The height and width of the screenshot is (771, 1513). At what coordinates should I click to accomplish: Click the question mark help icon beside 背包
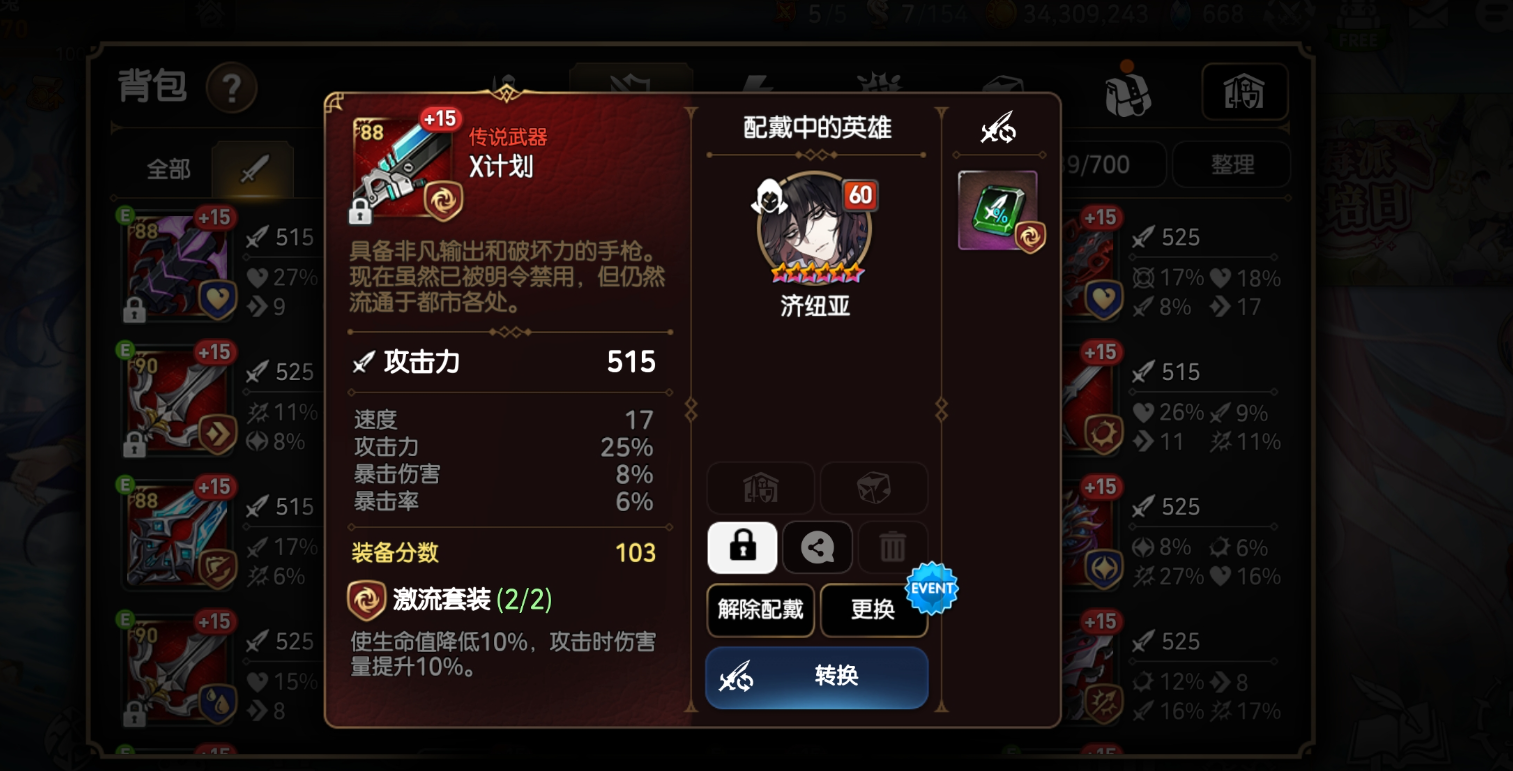(232, 88)
